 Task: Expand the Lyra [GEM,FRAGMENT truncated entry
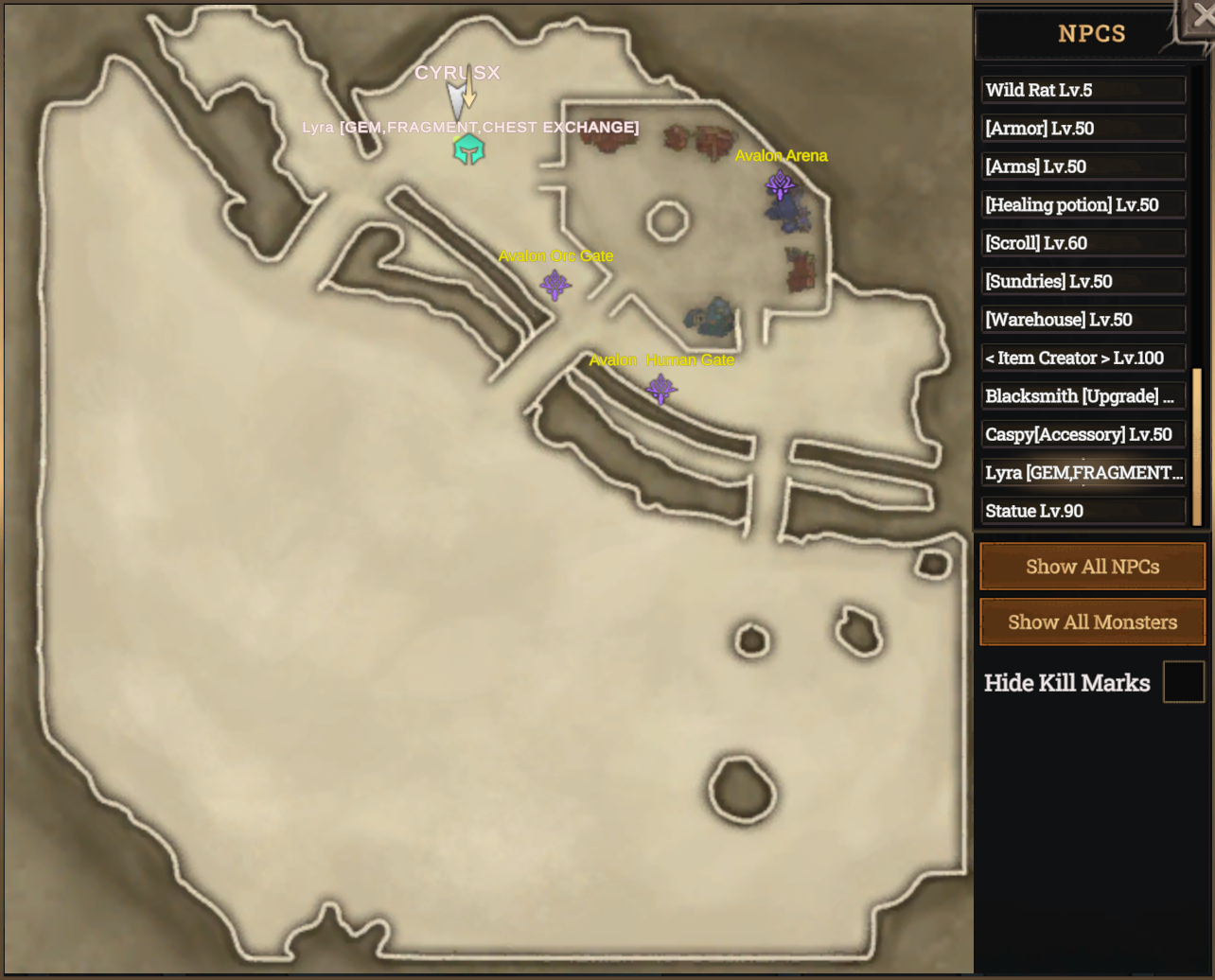(x=1083, y=472)
